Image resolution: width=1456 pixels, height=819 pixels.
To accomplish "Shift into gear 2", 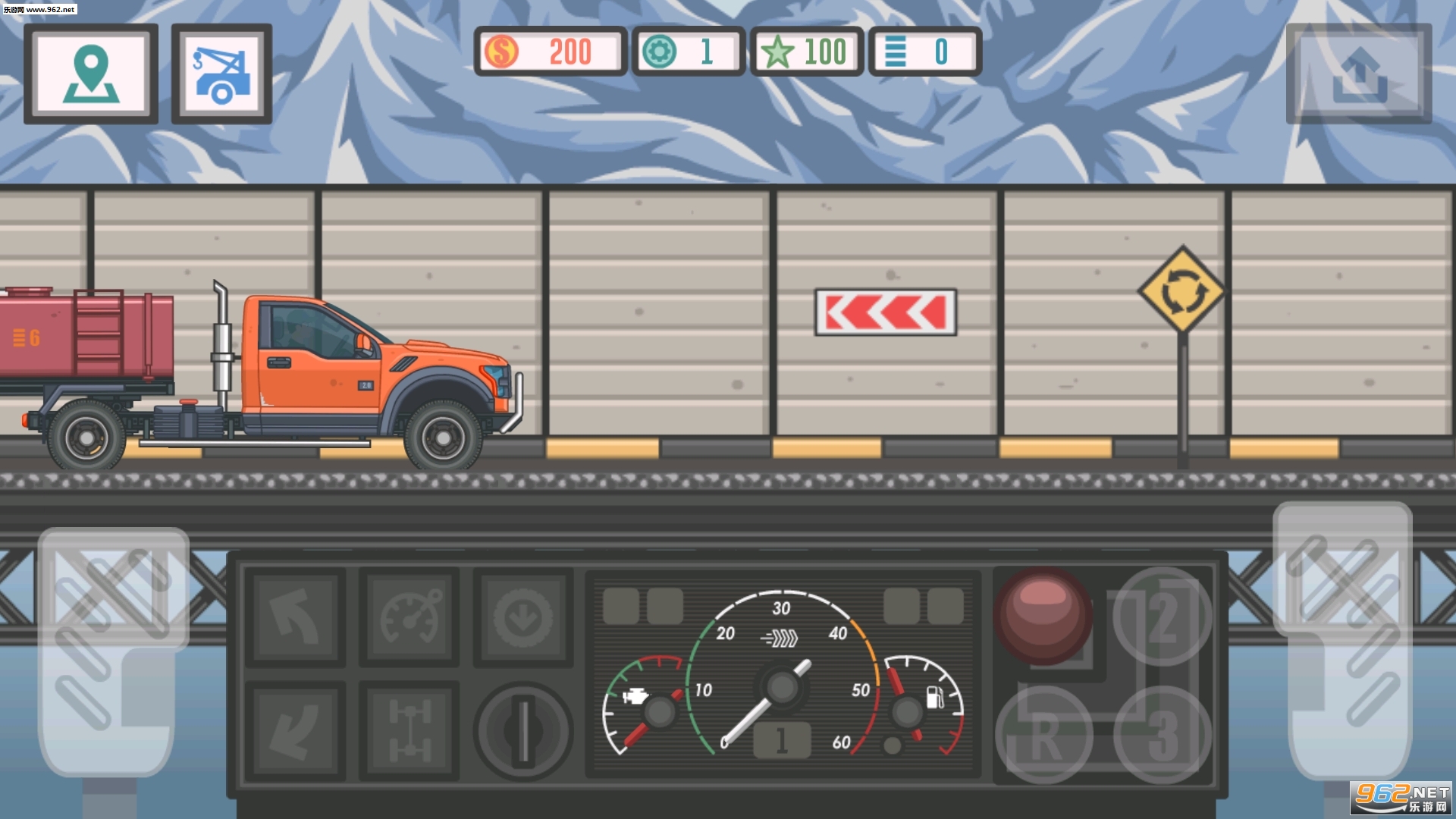I will point(1162,616).
